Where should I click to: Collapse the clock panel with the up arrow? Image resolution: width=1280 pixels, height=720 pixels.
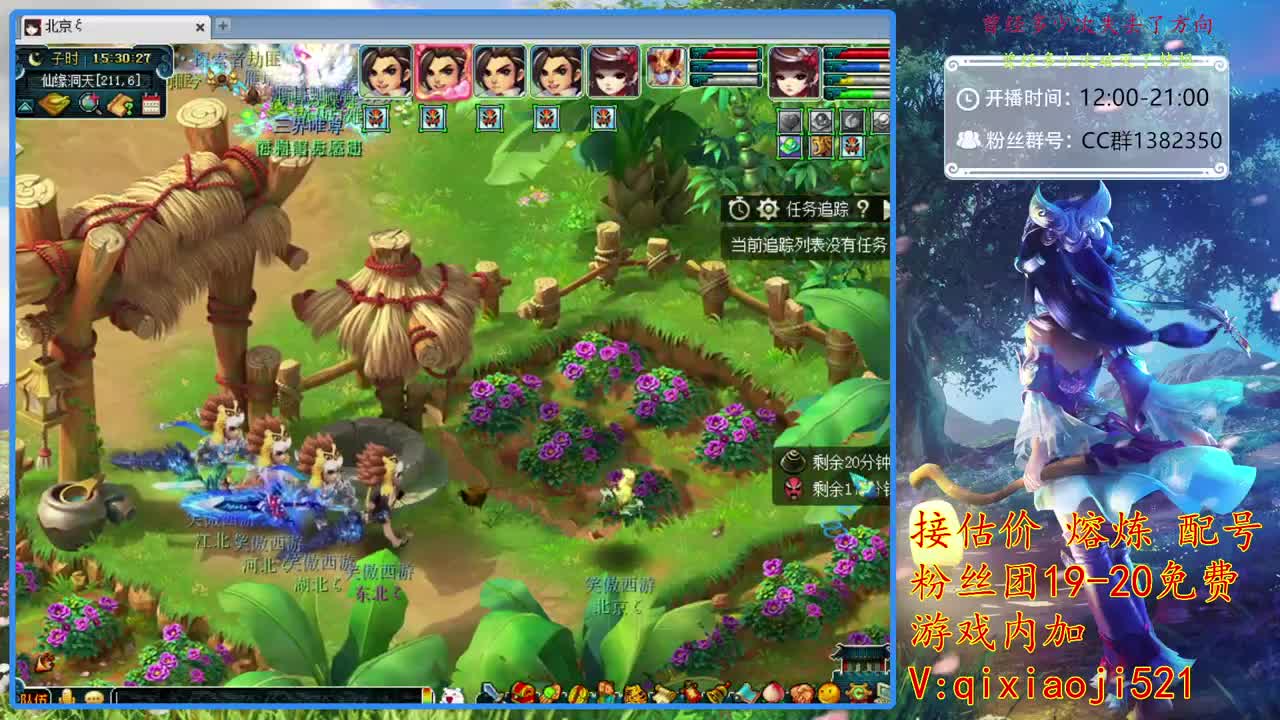[x=24, y=105]
